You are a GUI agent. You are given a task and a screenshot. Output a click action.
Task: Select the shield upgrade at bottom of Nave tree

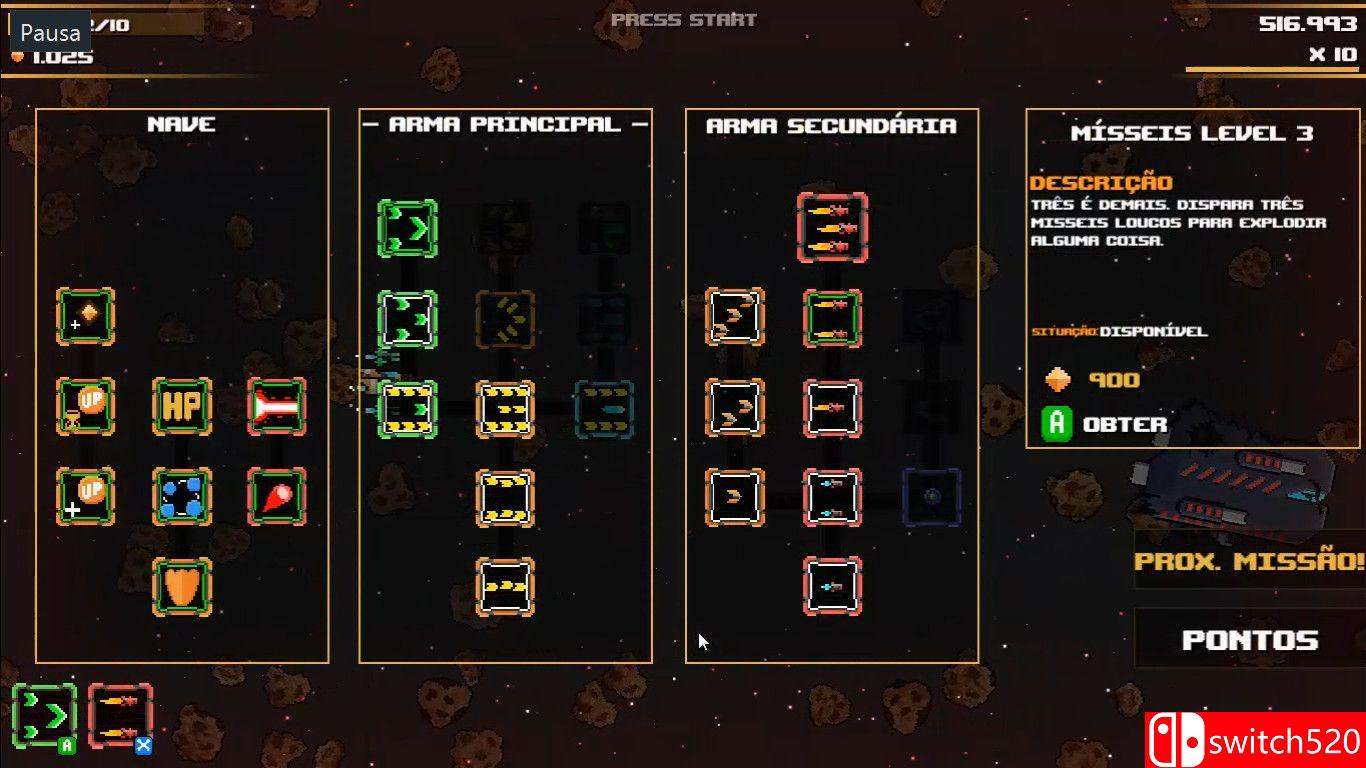point(183,587)
